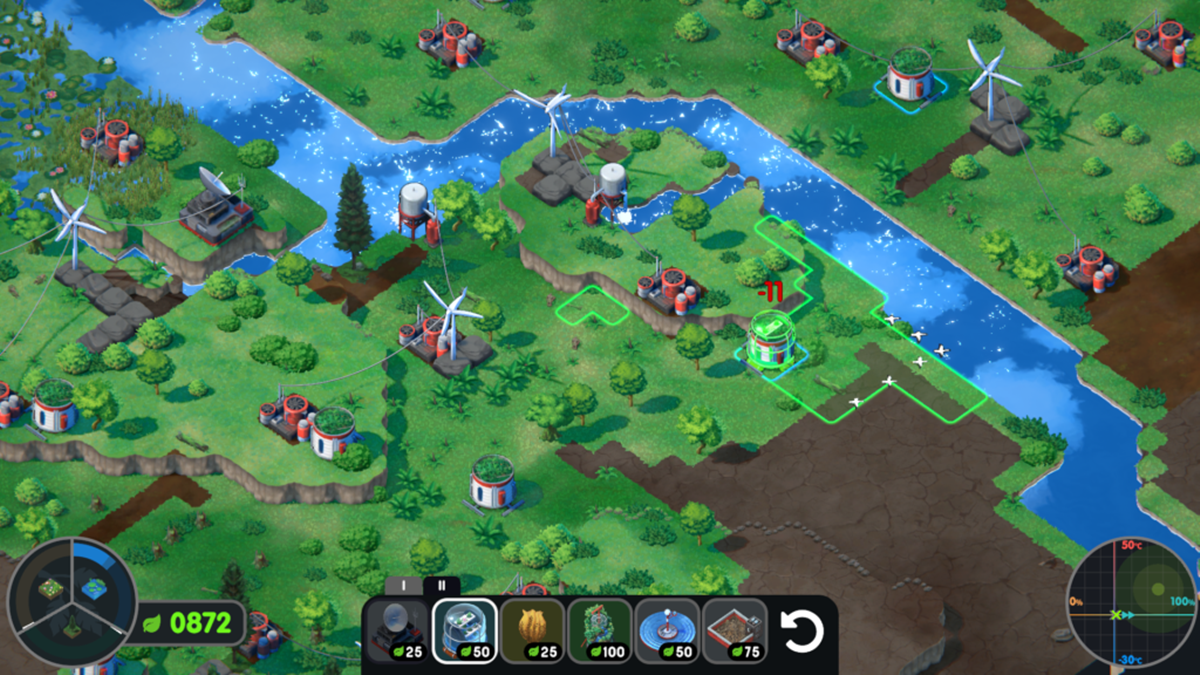The width and height of the screenshot is (1200, 675).
Task: Select the satellite dish building costing 25
Action: pyautogui.click(x=397, y=631)
